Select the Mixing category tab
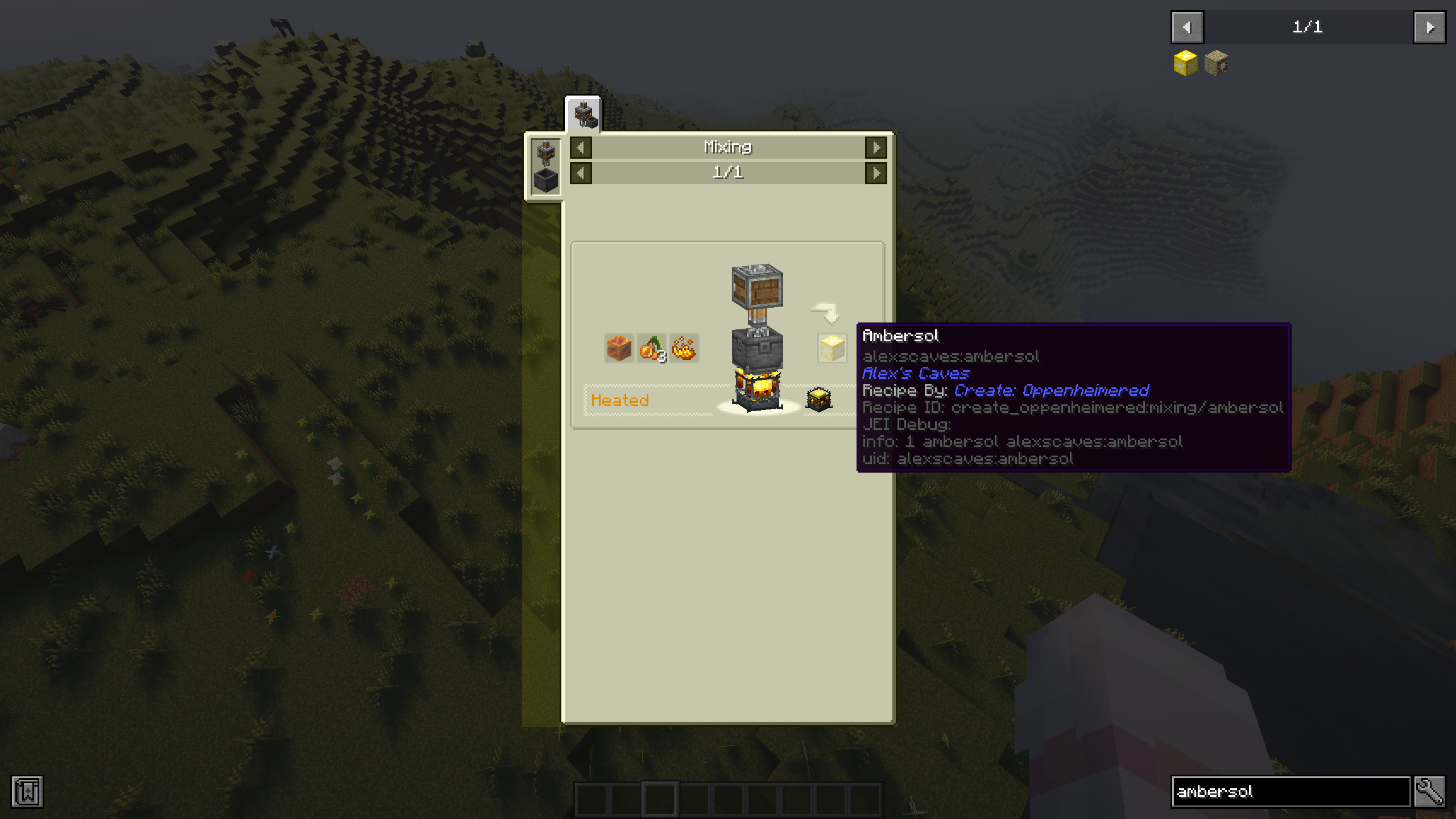 coord(583,114)
